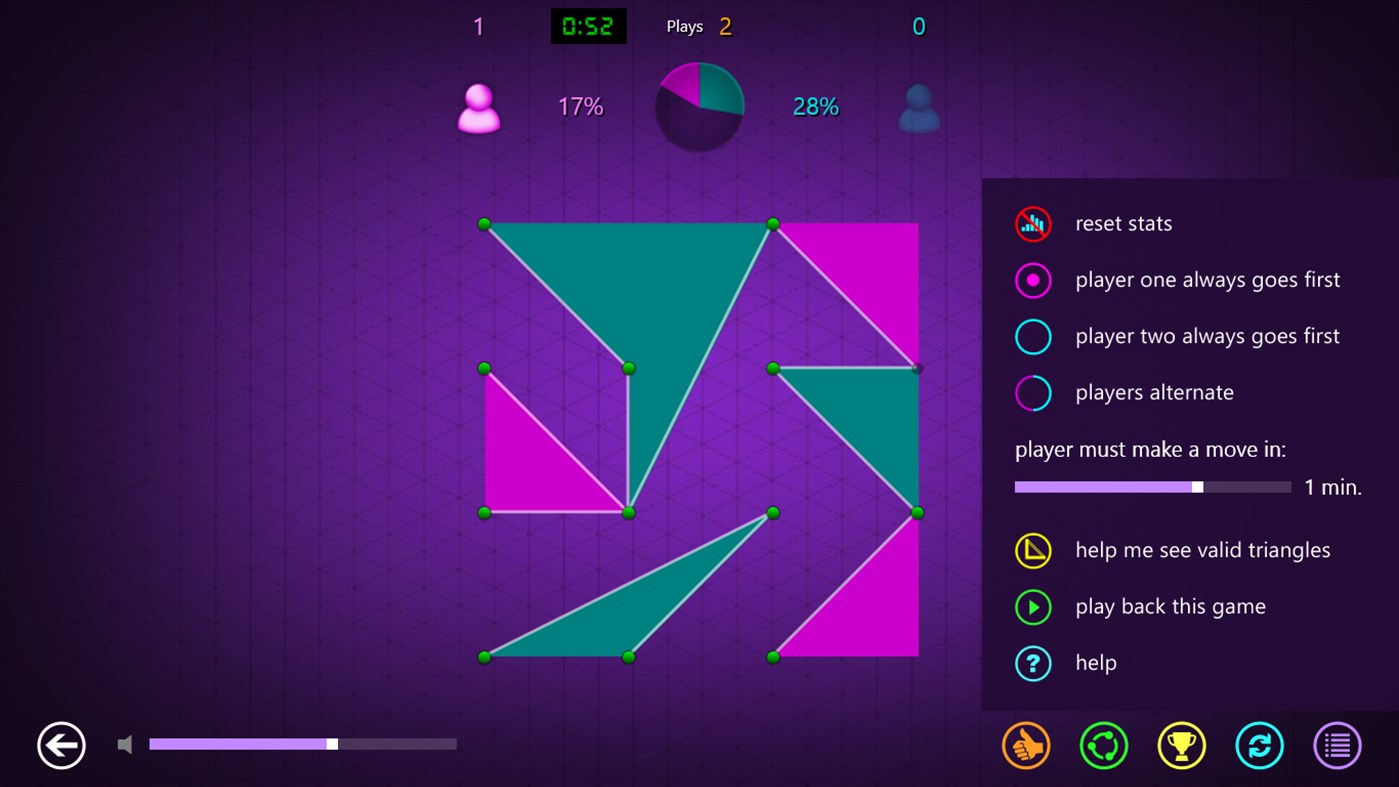
Task: Click the pink player one avatar
Action: tap(478, 107)
